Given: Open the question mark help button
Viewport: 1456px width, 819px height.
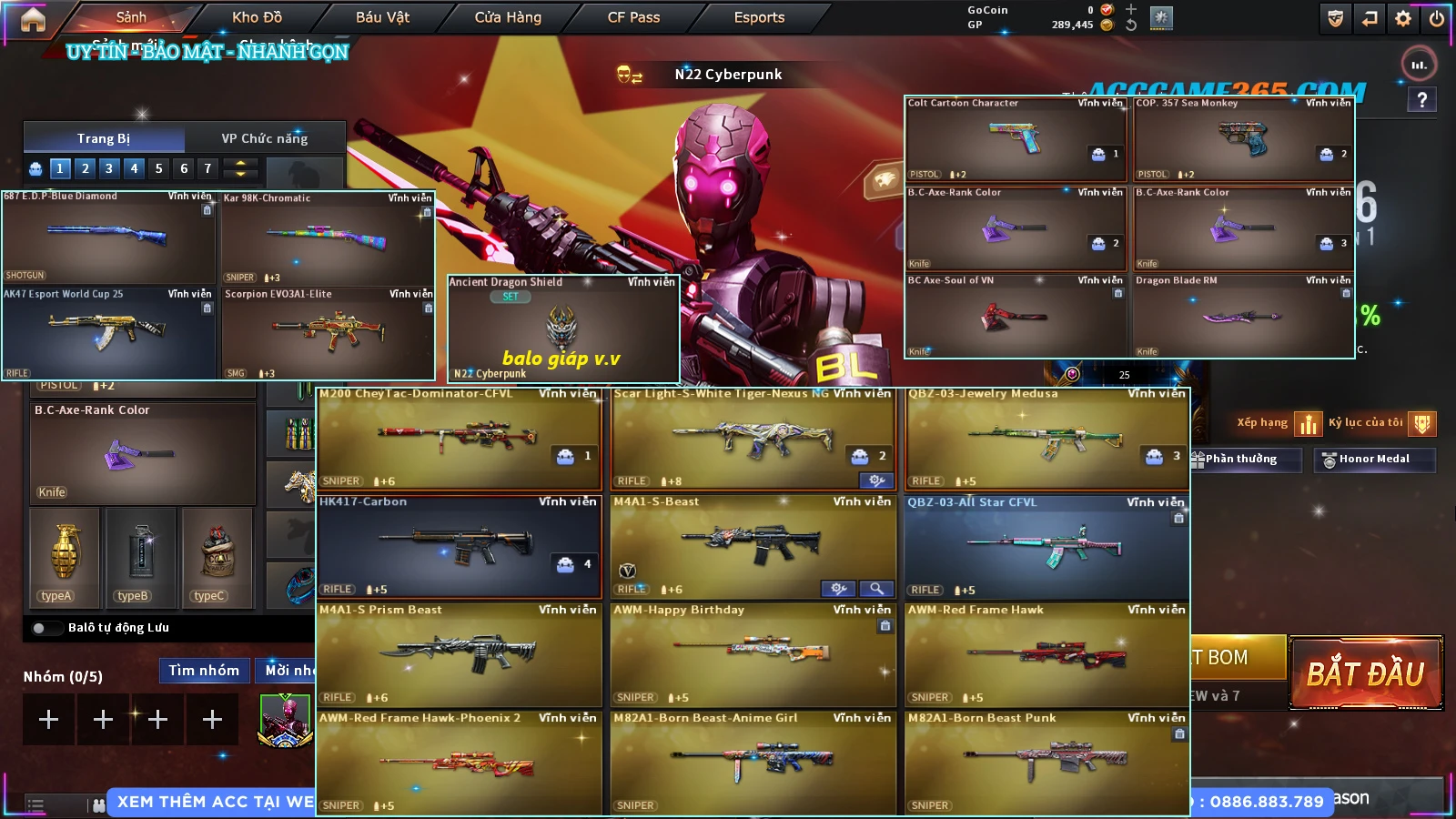Looking at the screenshot, I should coord(1421,100).
